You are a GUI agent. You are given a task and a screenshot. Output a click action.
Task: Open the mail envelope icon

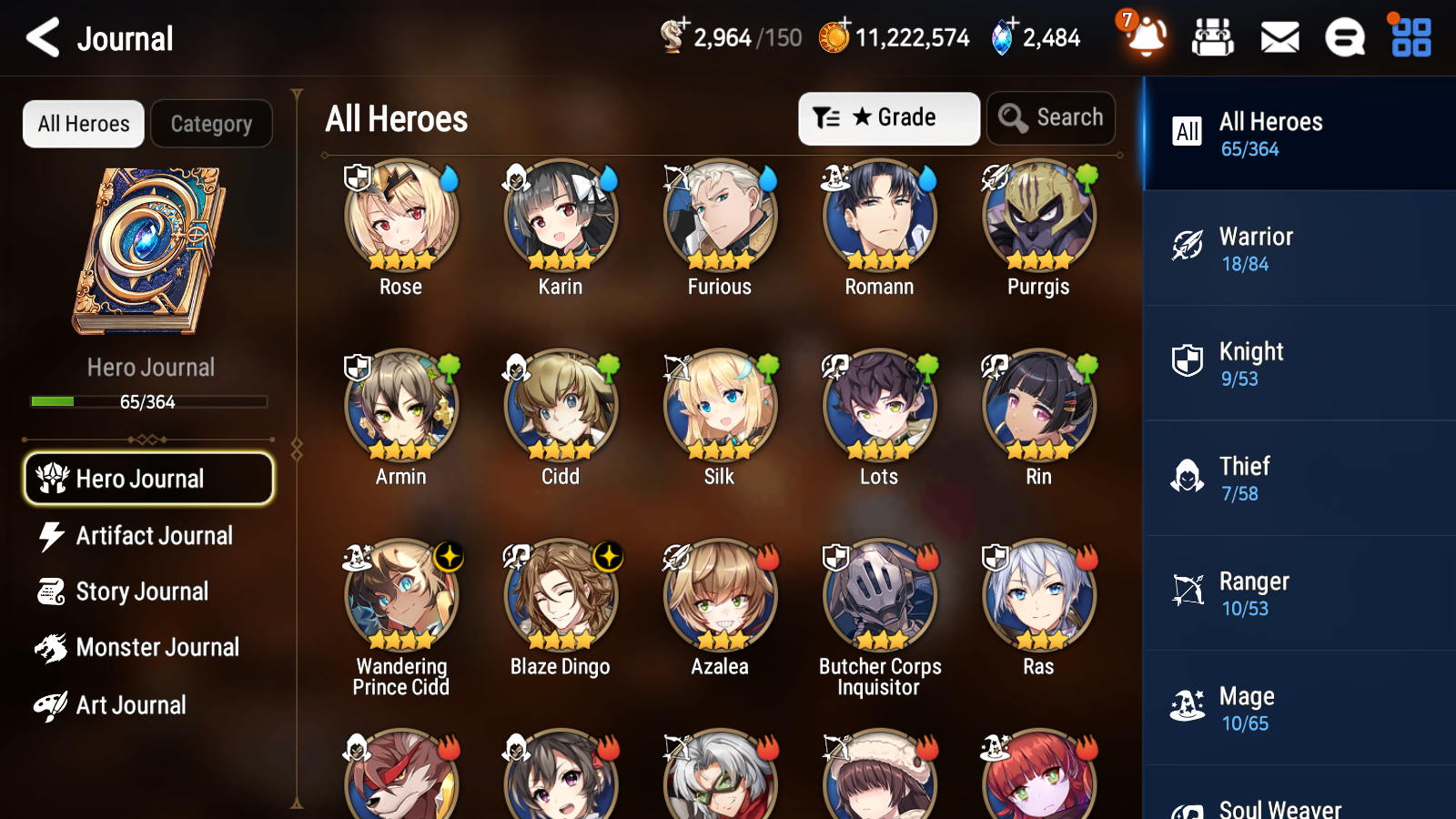click(1279, 37)
